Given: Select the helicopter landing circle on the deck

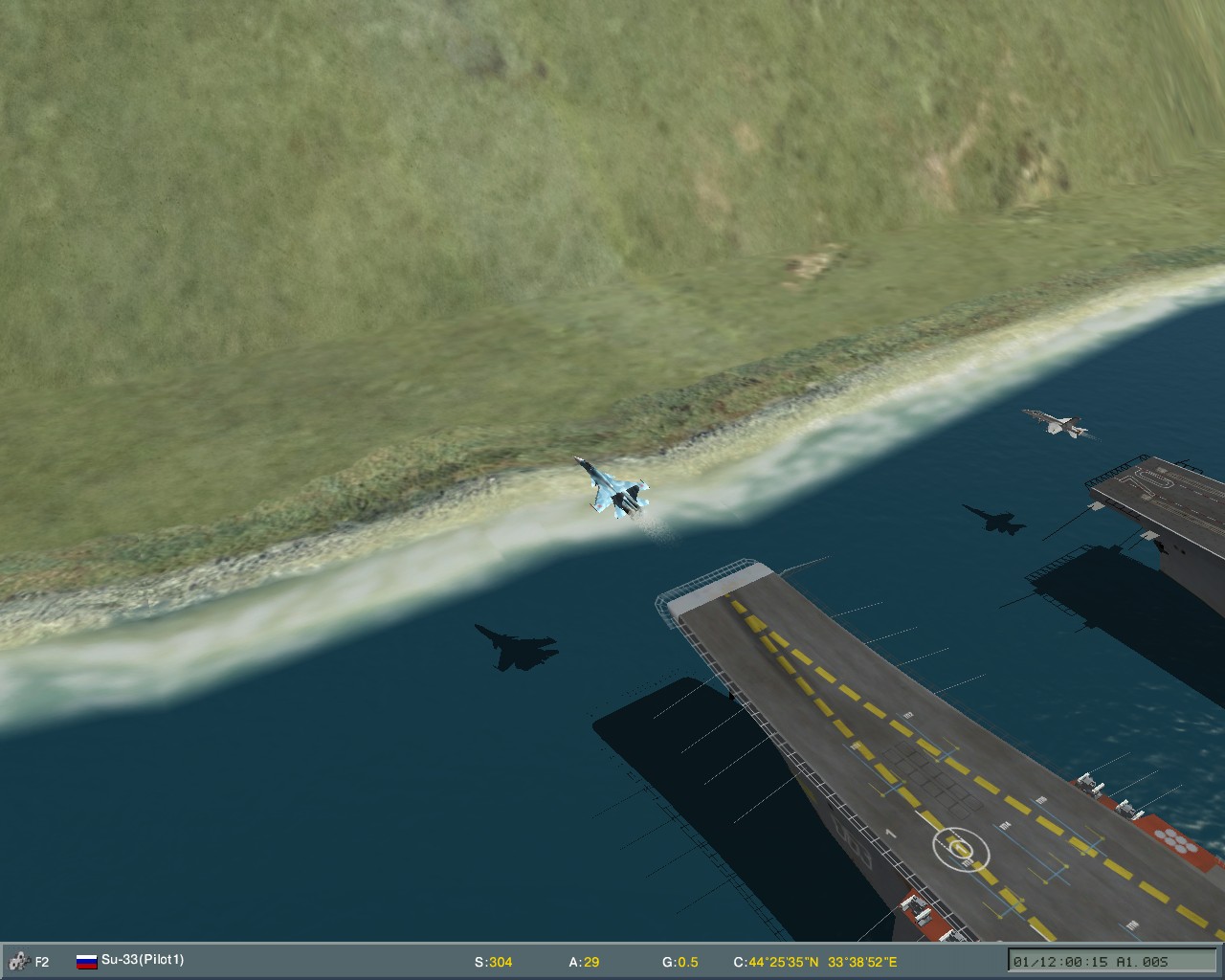Looking at the screenshot, I should [960, 846].
